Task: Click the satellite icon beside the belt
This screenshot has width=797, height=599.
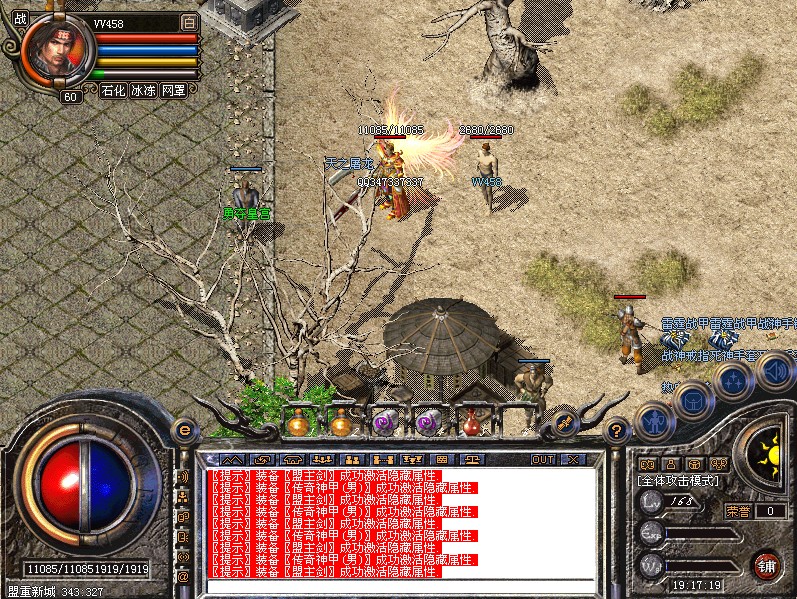Action: pyautogui.click(x=563, y=423)
